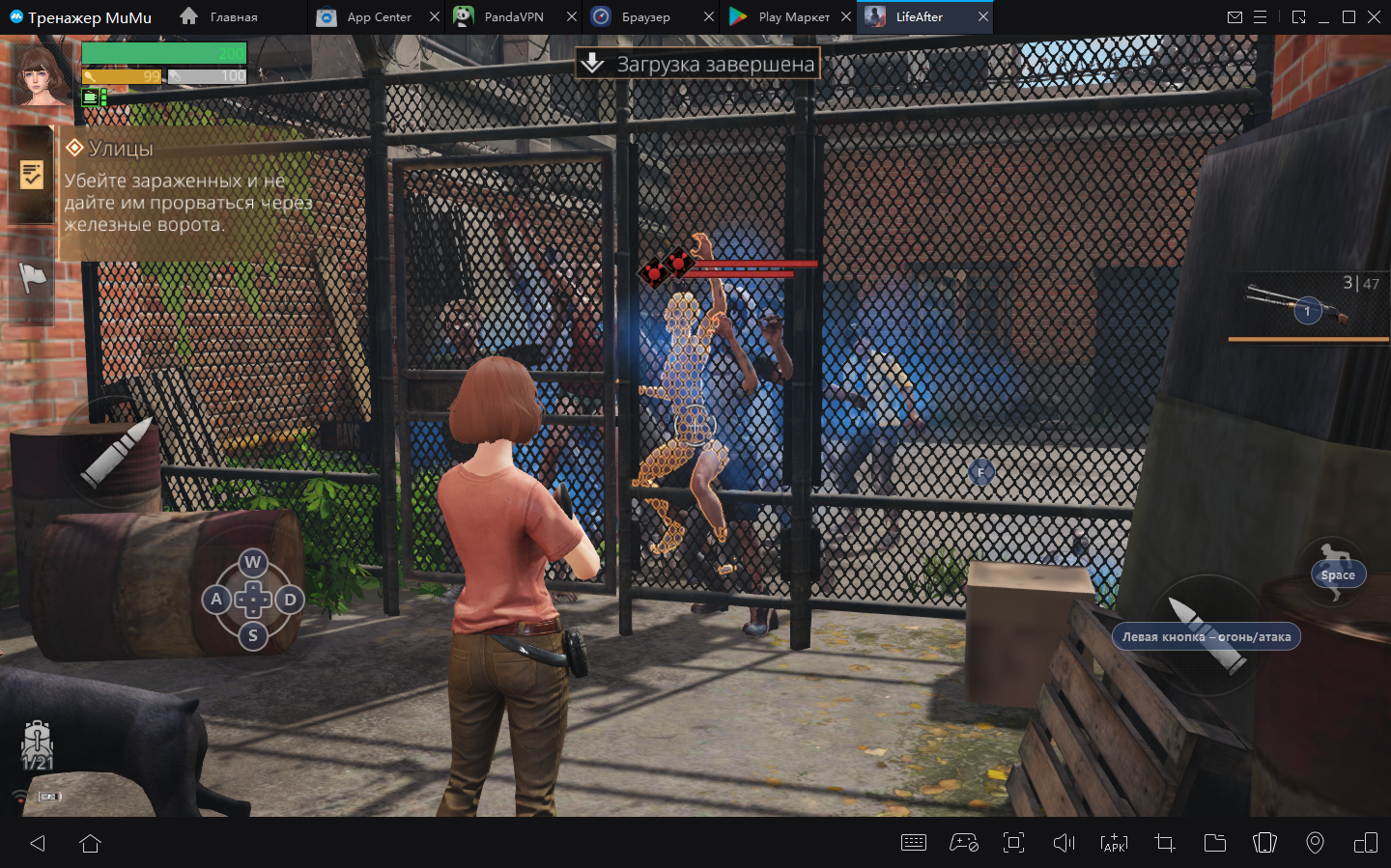Click the emulator volume icon
This screenshot has height=868, width=1391.
1064,843
